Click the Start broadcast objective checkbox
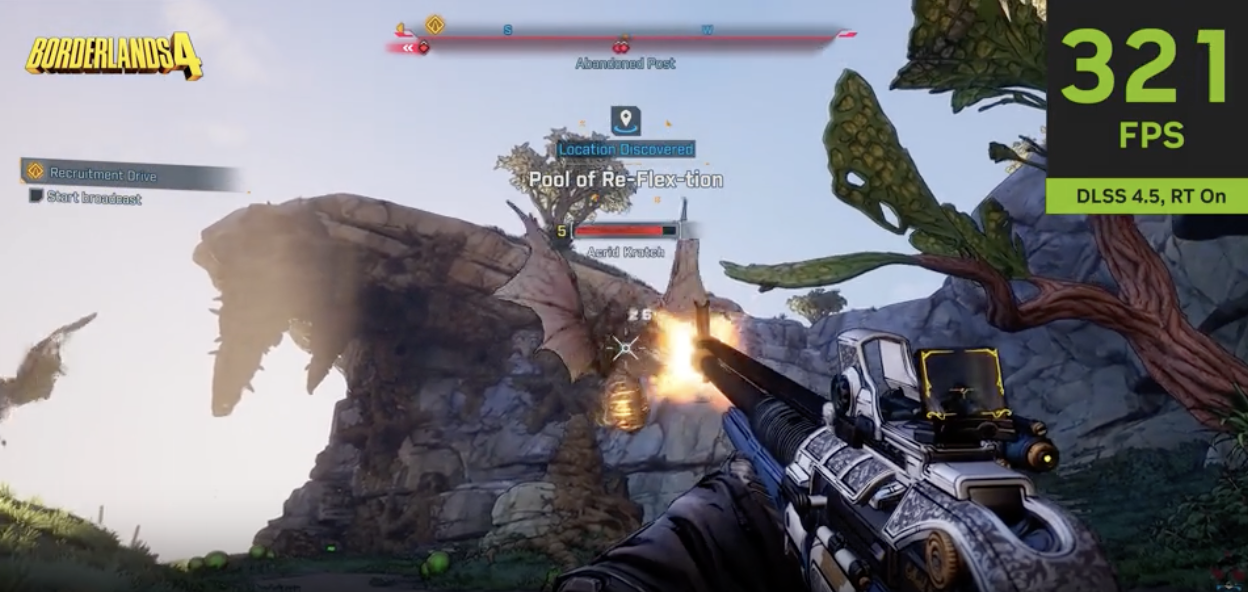Screen dimensions: 1248x592 (x=36, y=196)
